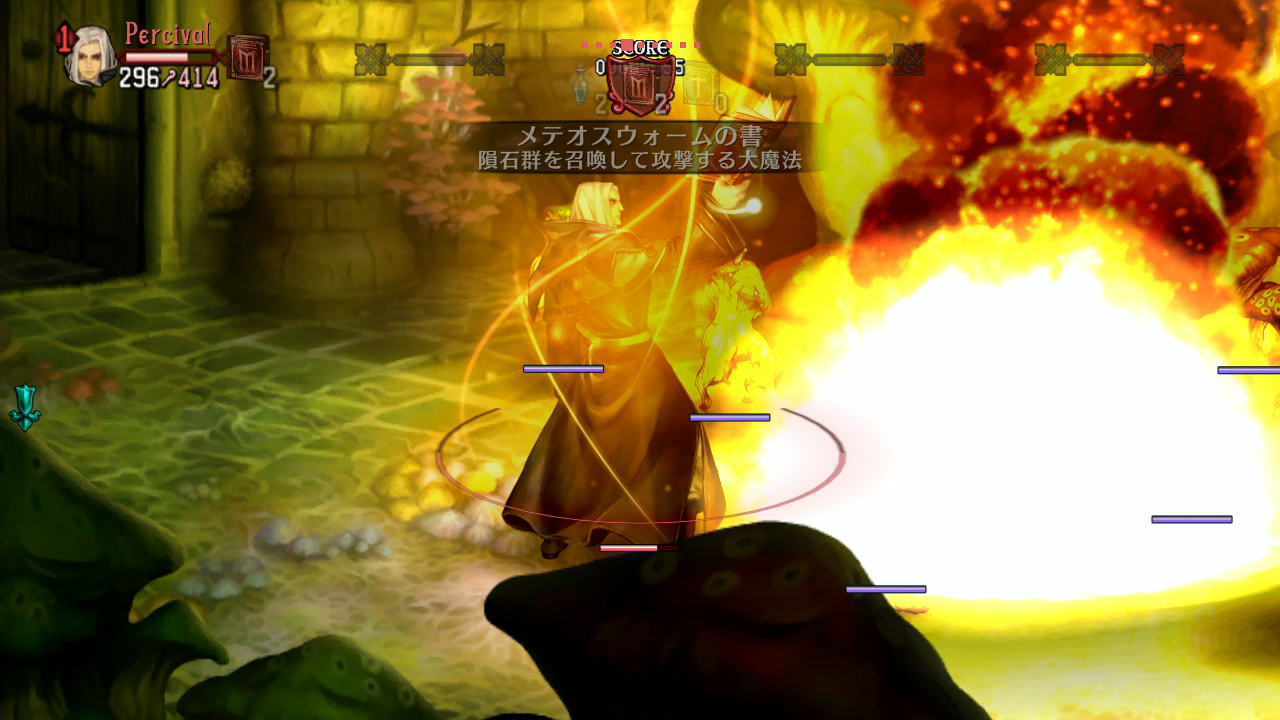Screen dimensions: 1280x720
Task: Click the red spellbook icon beside Percival's health bar
Action: pyautogui.click(x=248, y=56)
